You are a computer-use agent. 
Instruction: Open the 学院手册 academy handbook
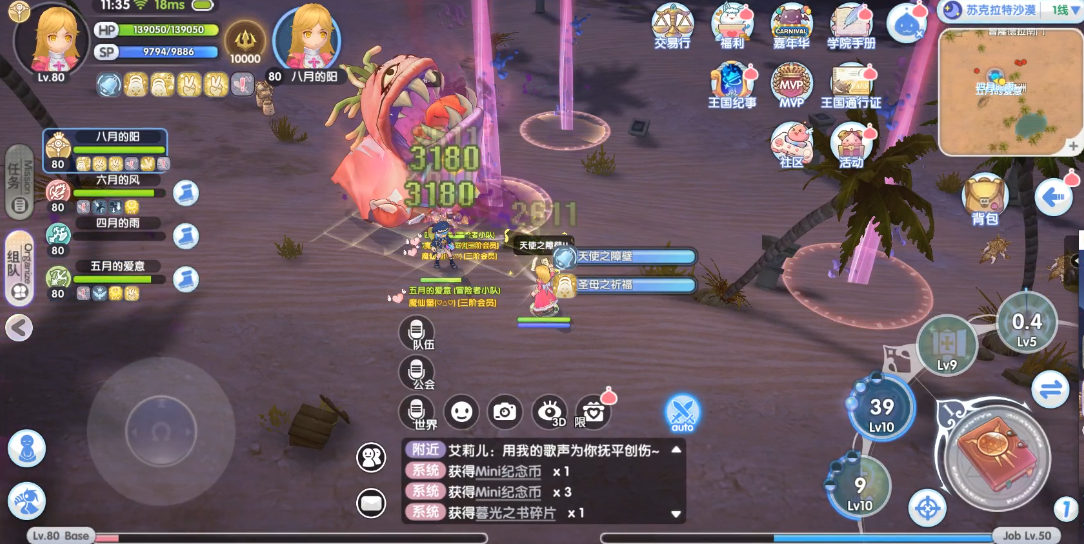[x=851, y=22]
